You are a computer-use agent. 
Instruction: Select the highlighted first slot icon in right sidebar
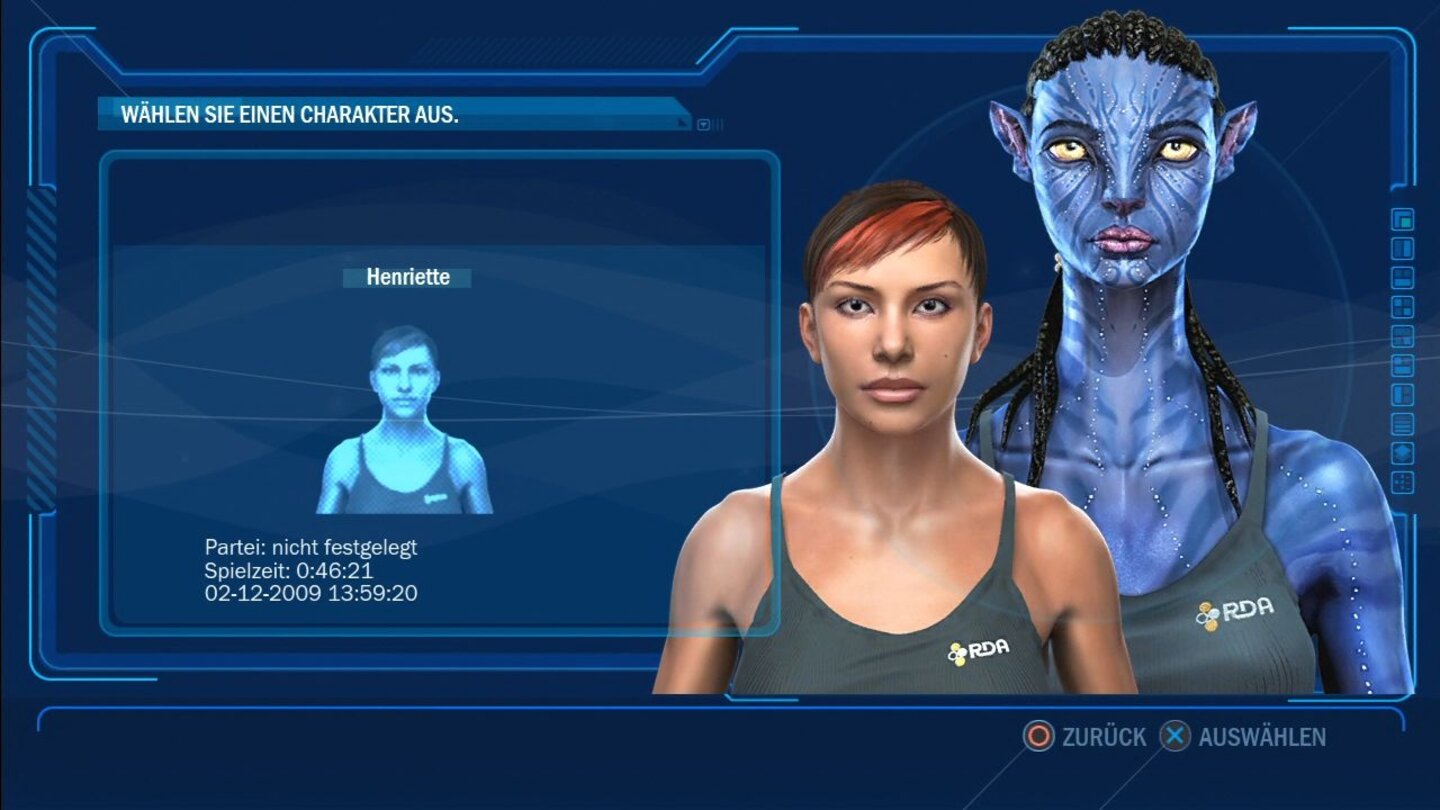(1402, 220)
